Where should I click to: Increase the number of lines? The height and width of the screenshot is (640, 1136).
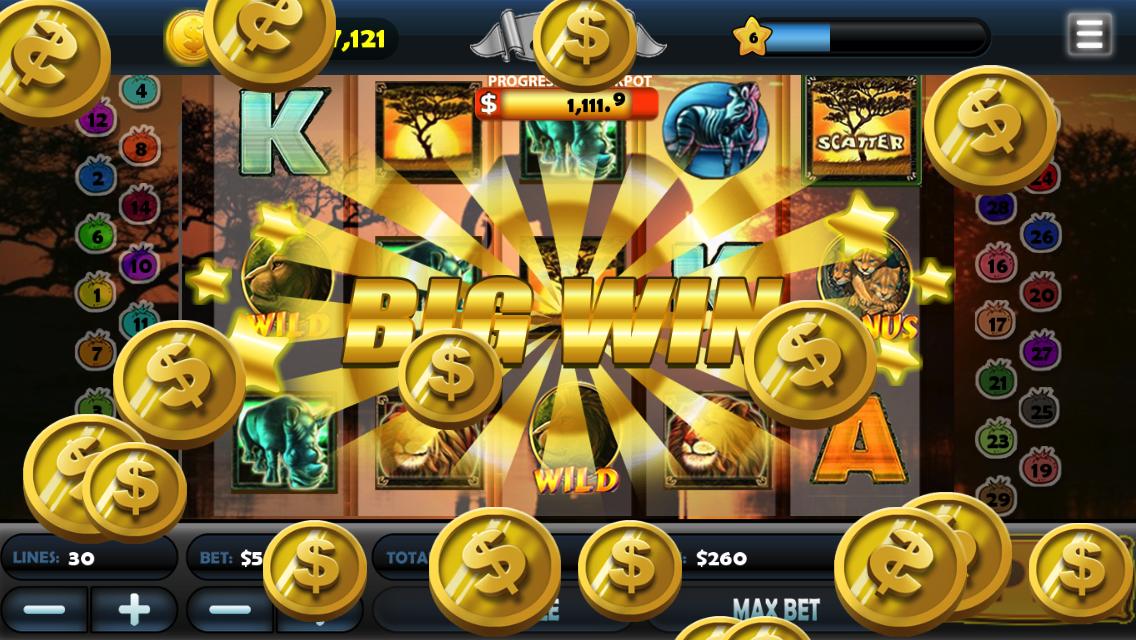click(x=134, y=609)
